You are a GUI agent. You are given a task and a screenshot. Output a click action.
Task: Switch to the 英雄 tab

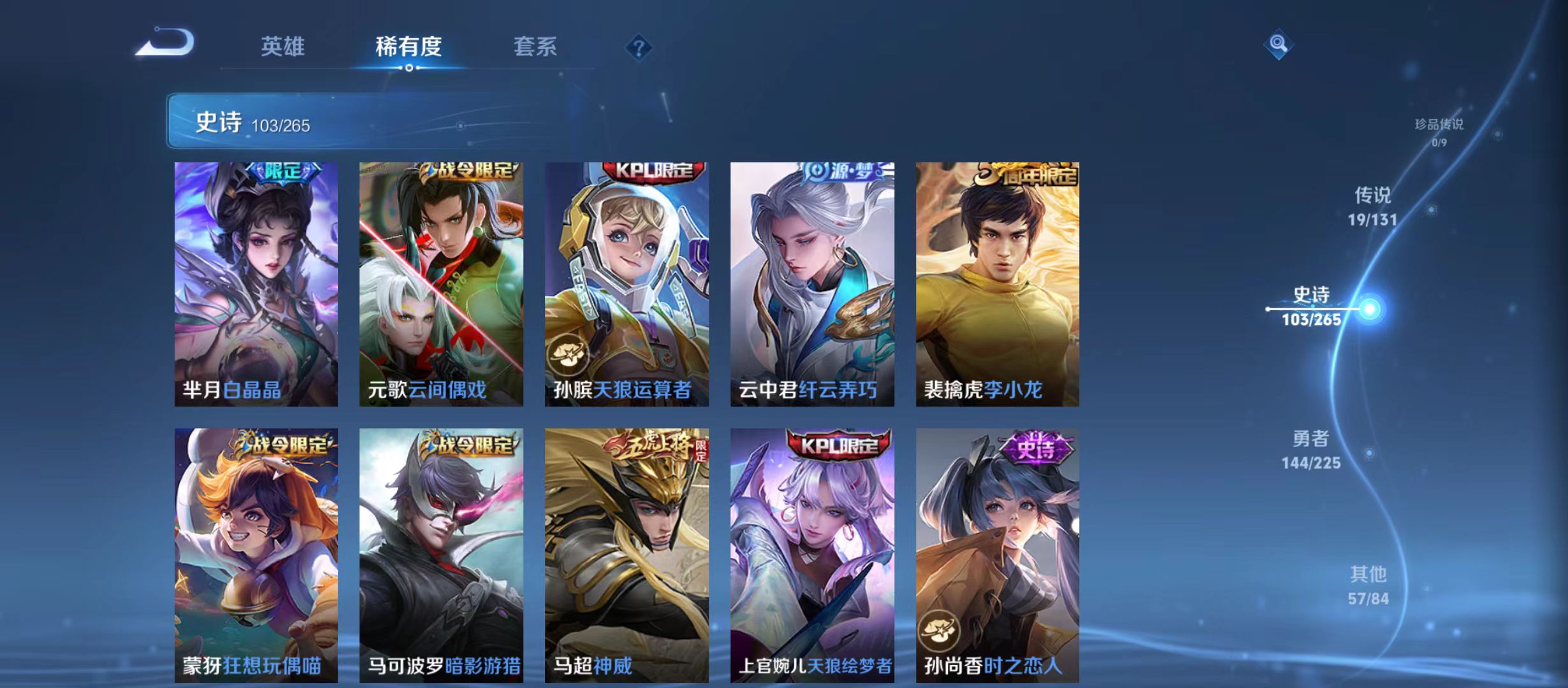click(x=283, y=46)
